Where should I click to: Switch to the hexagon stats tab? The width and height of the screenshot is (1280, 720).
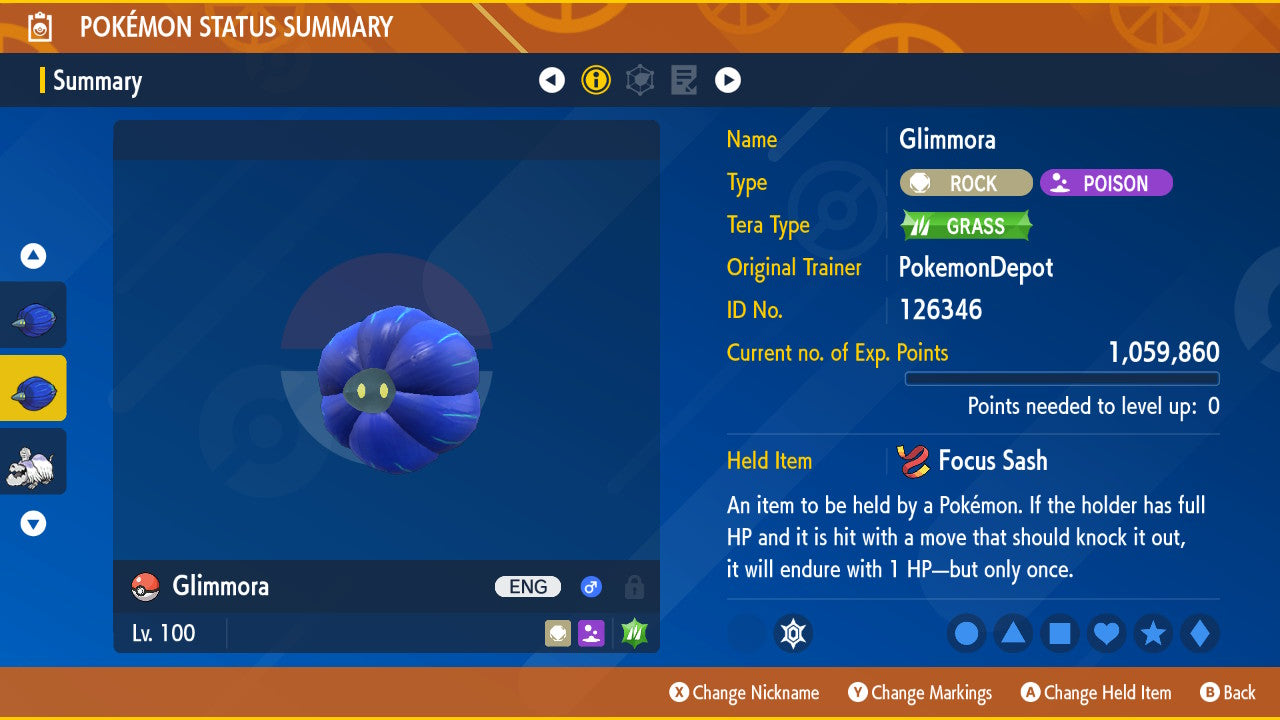pyautogui.click(x=640, y=80)
